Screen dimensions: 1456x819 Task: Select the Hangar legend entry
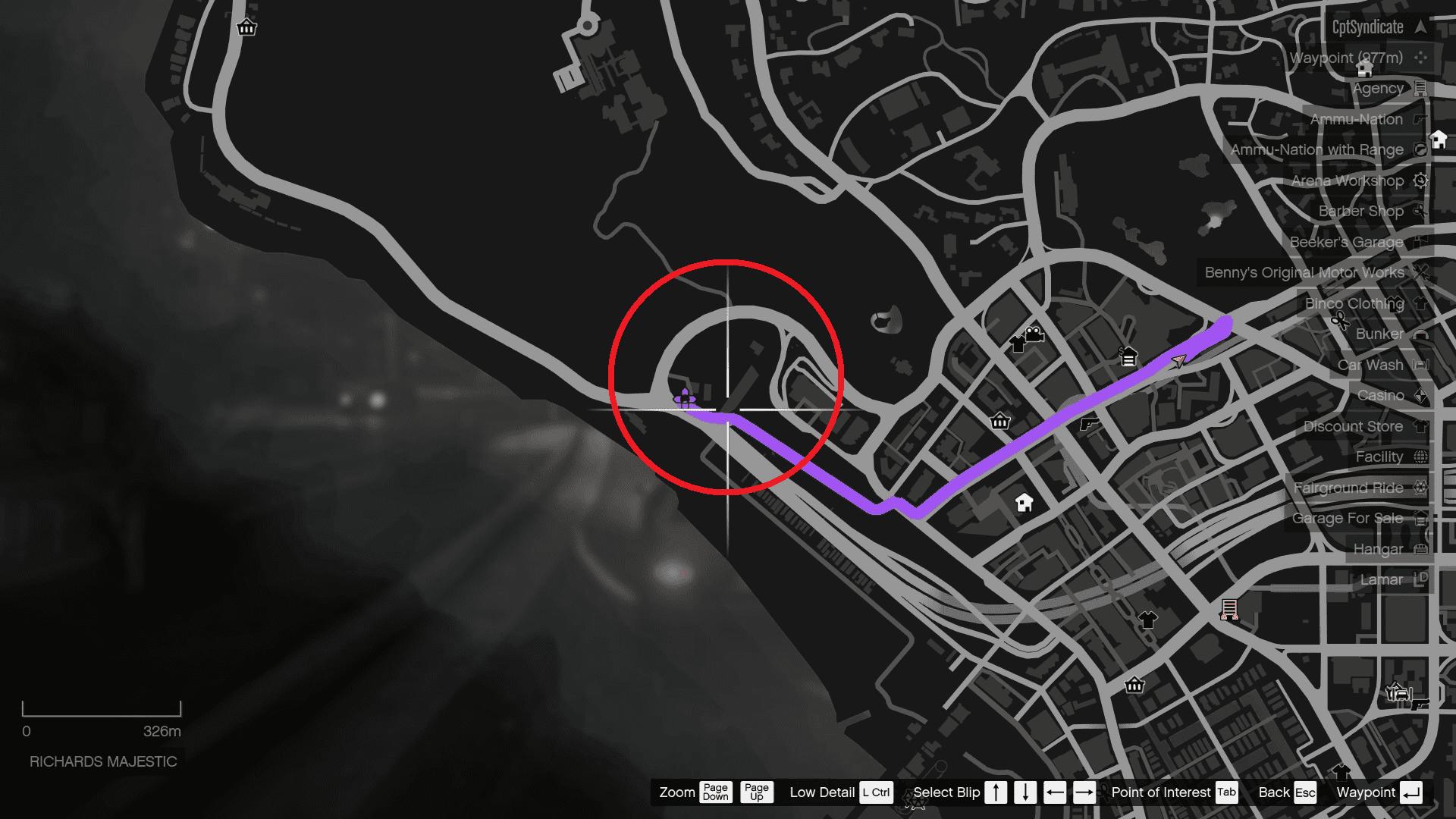pos(1378,549)
